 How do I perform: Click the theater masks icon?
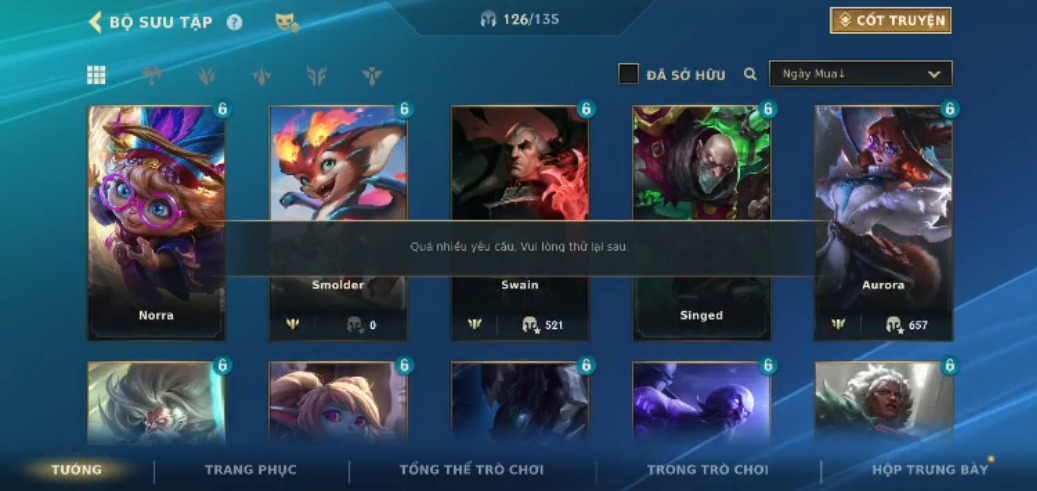[x=286, y=22]
